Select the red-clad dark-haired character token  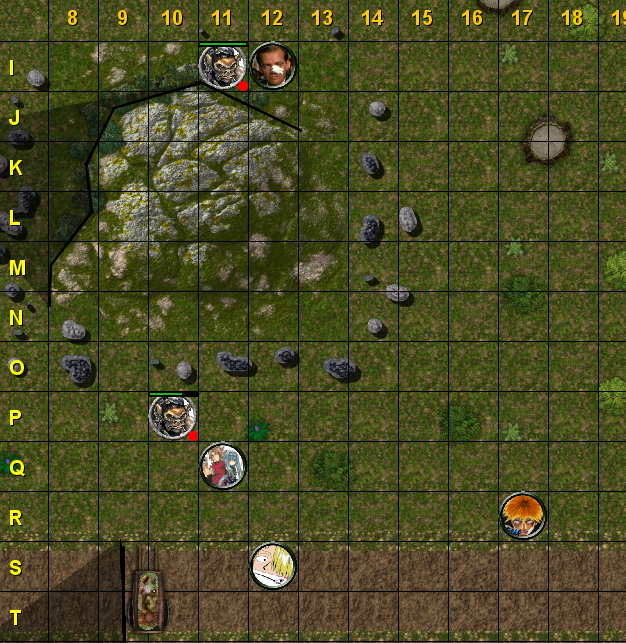point(223,466)
